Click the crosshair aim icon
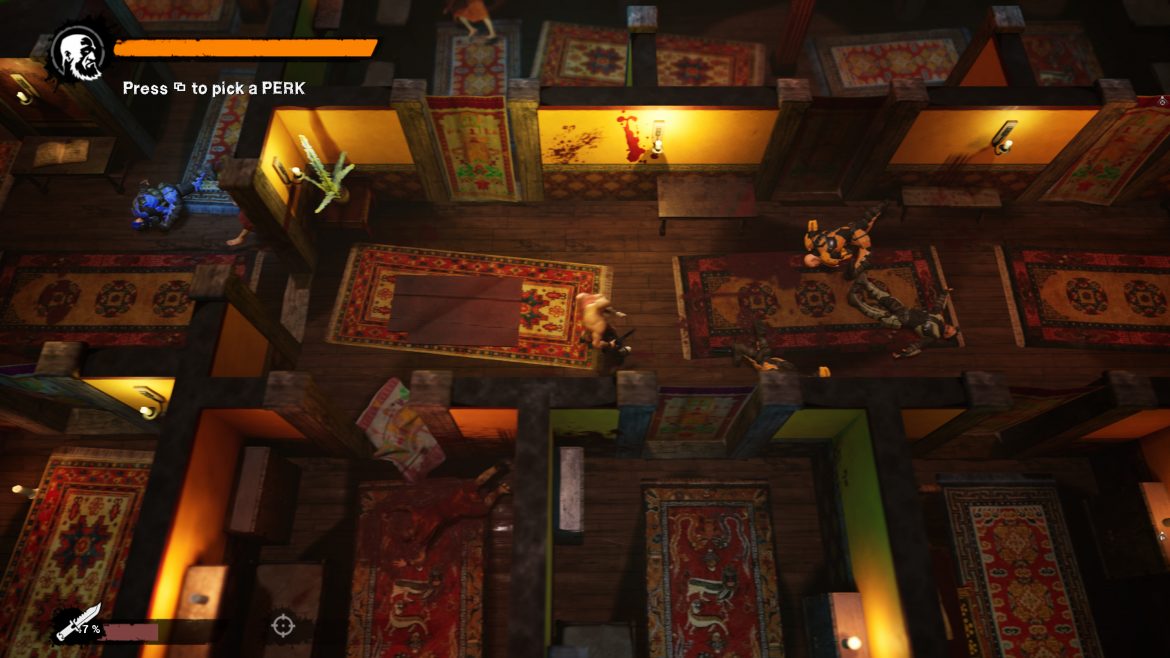Image resolution: width=1170 pixels, height=658 pixels. tap(283, 627)
